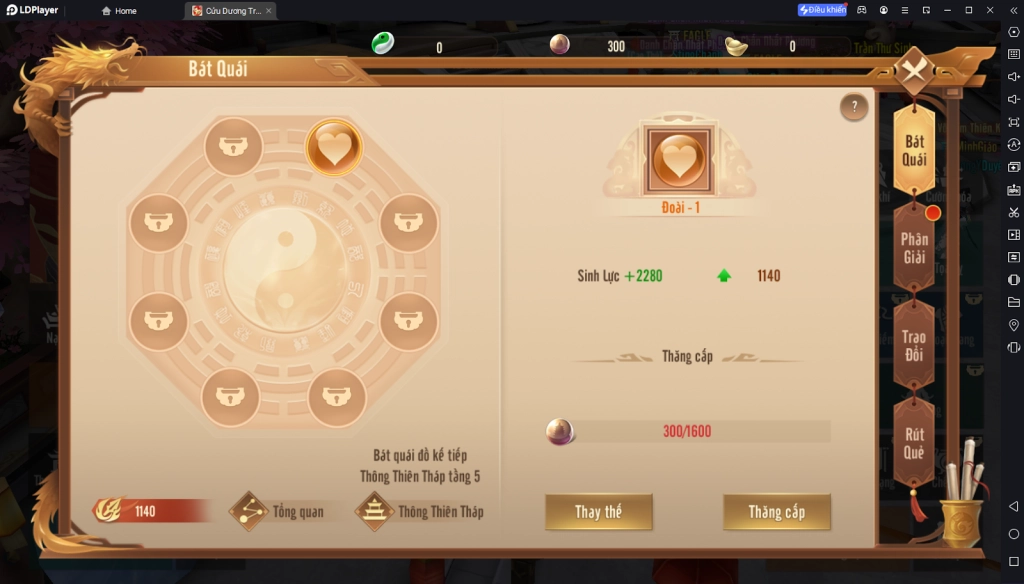The width and height of the screenshot is (1024, 584).
Task: Switch to the Phân Giải tab
Action: [x=914, y=248]
